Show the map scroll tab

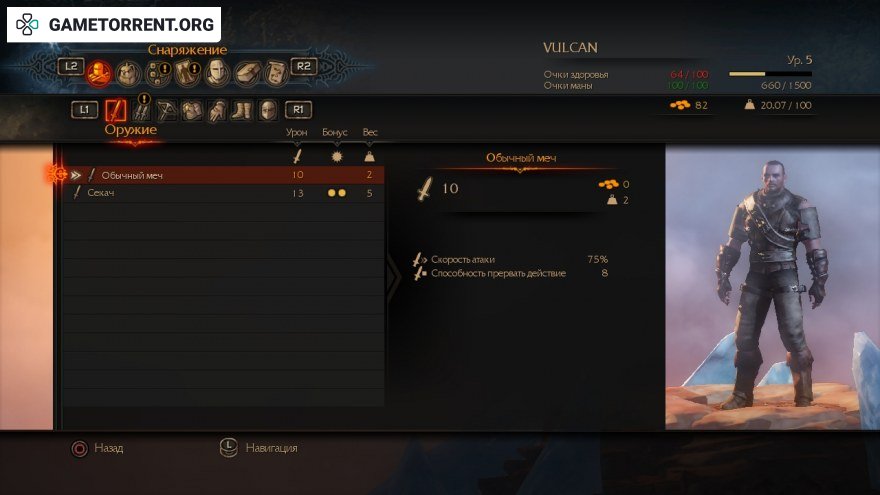click(275, 72)
